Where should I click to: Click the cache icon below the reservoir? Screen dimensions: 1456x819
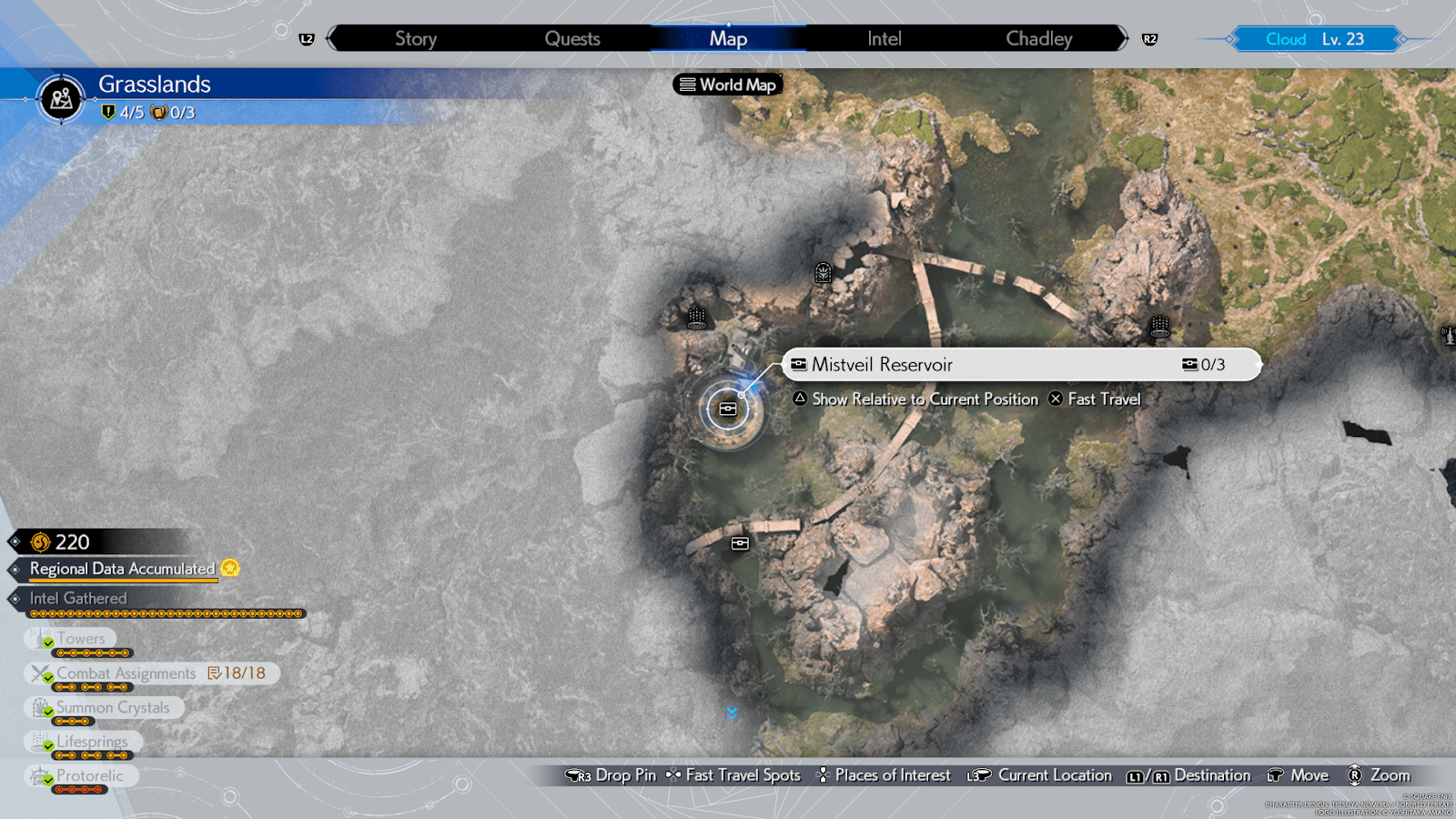(740, 542)
